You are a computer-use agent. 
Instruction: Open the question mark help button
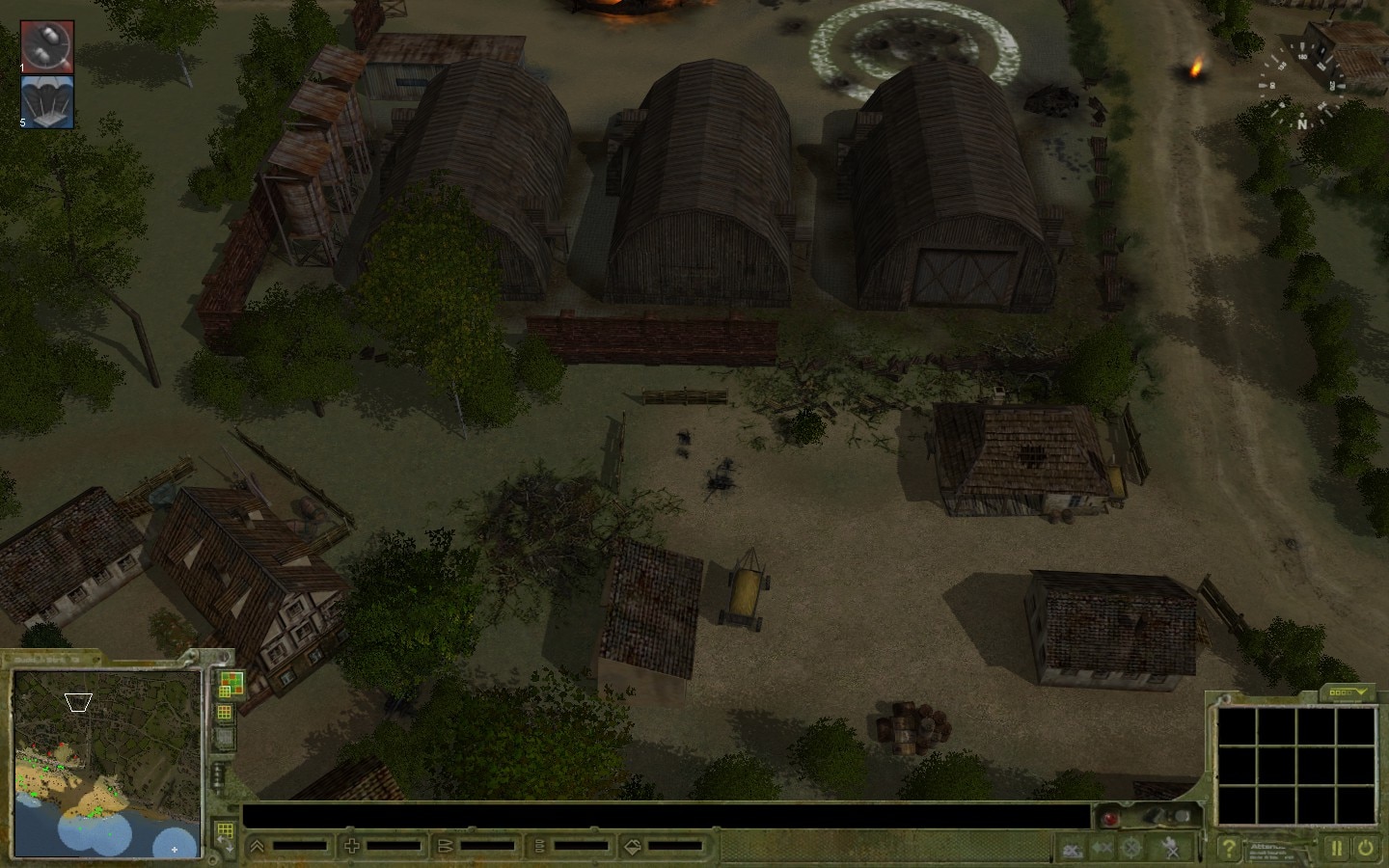1228,849
